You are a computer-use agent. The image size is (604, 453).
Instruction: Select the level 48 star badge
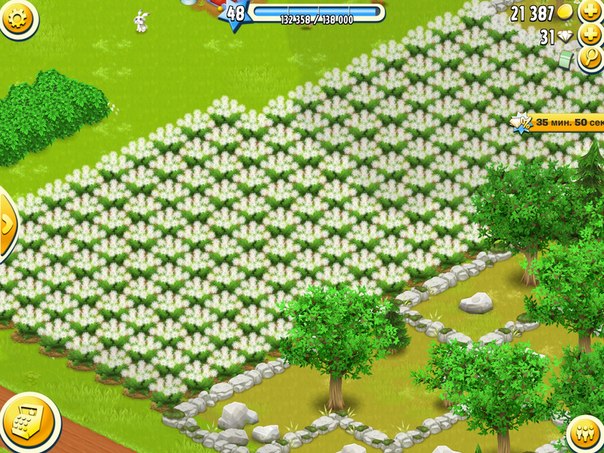click(235, 14)
